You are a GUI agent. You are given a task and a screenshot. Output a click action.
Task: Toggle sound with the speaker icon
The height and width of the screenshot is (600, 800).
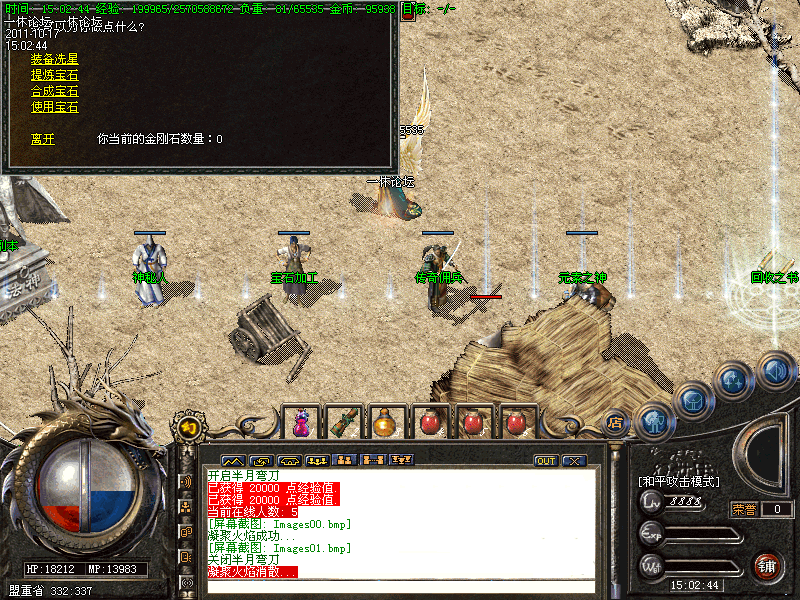[x=775, y=371]
